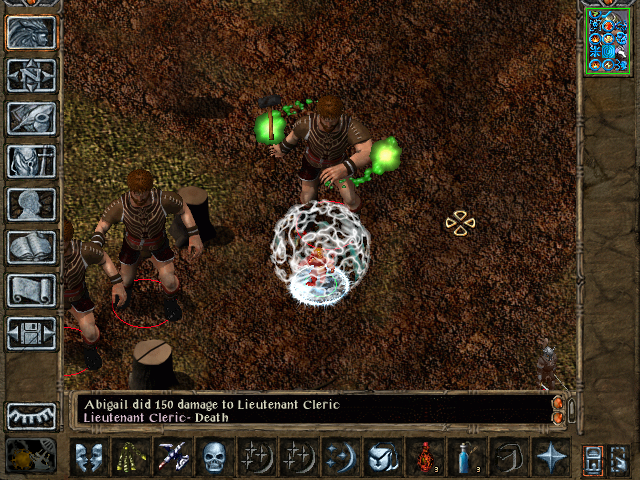Open the area map screen
The image size is (640, 480).
(x=32, y=75)
